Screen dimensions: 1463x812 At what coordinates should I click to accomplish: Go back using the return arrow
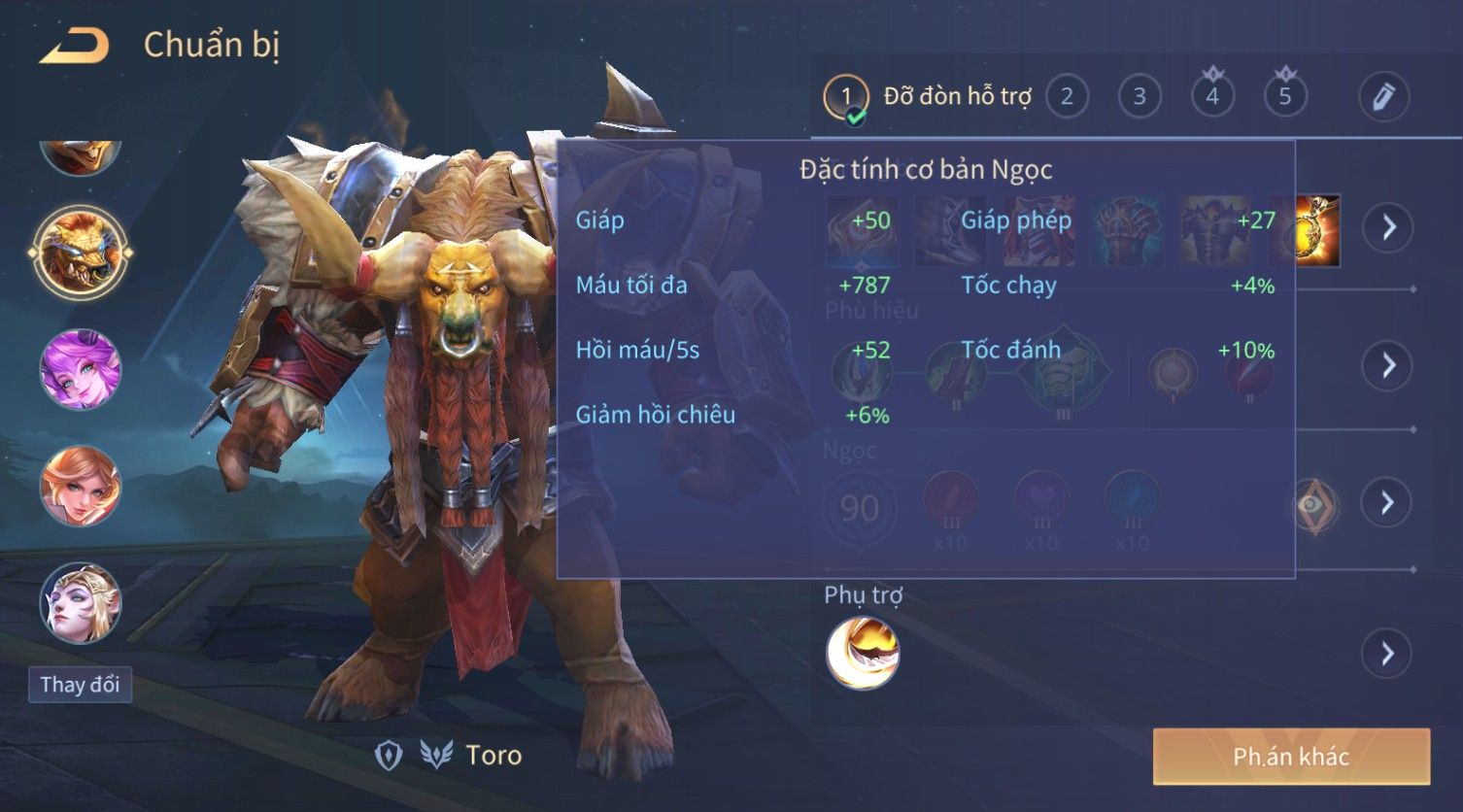[74, 46]
